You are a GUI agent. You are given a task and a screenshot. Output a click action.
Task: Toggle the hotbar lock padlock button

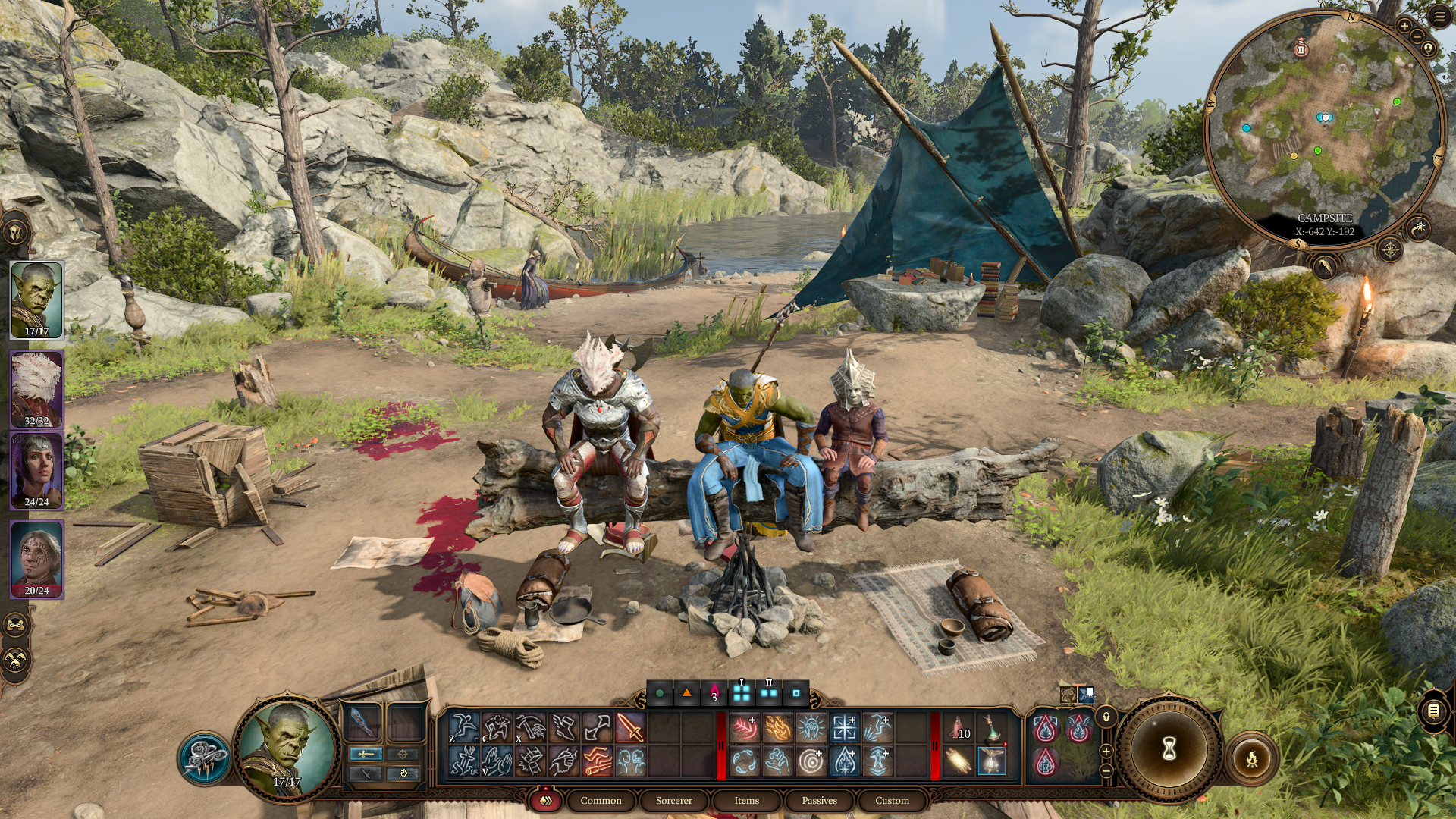1106,717
